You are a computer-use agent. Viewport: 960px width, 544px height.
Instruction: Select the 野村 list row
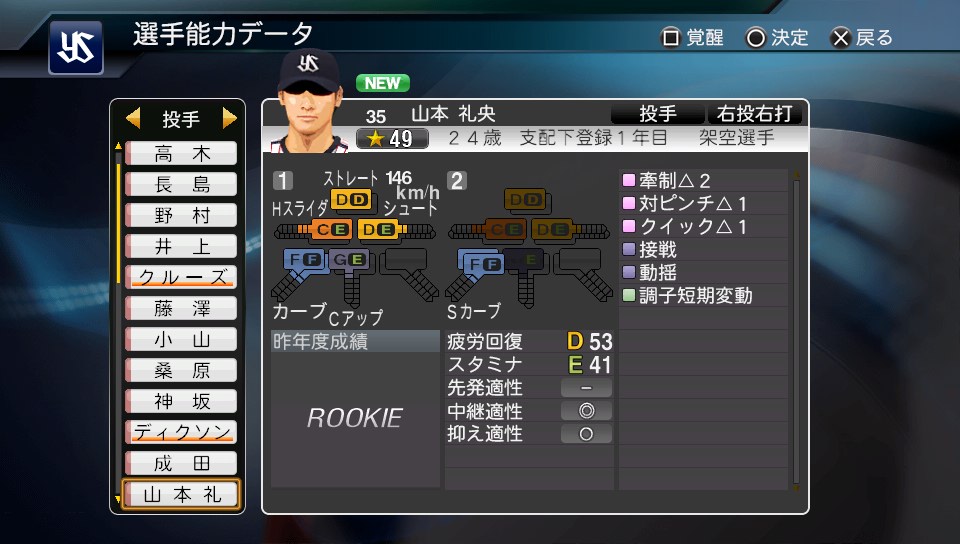181,216
